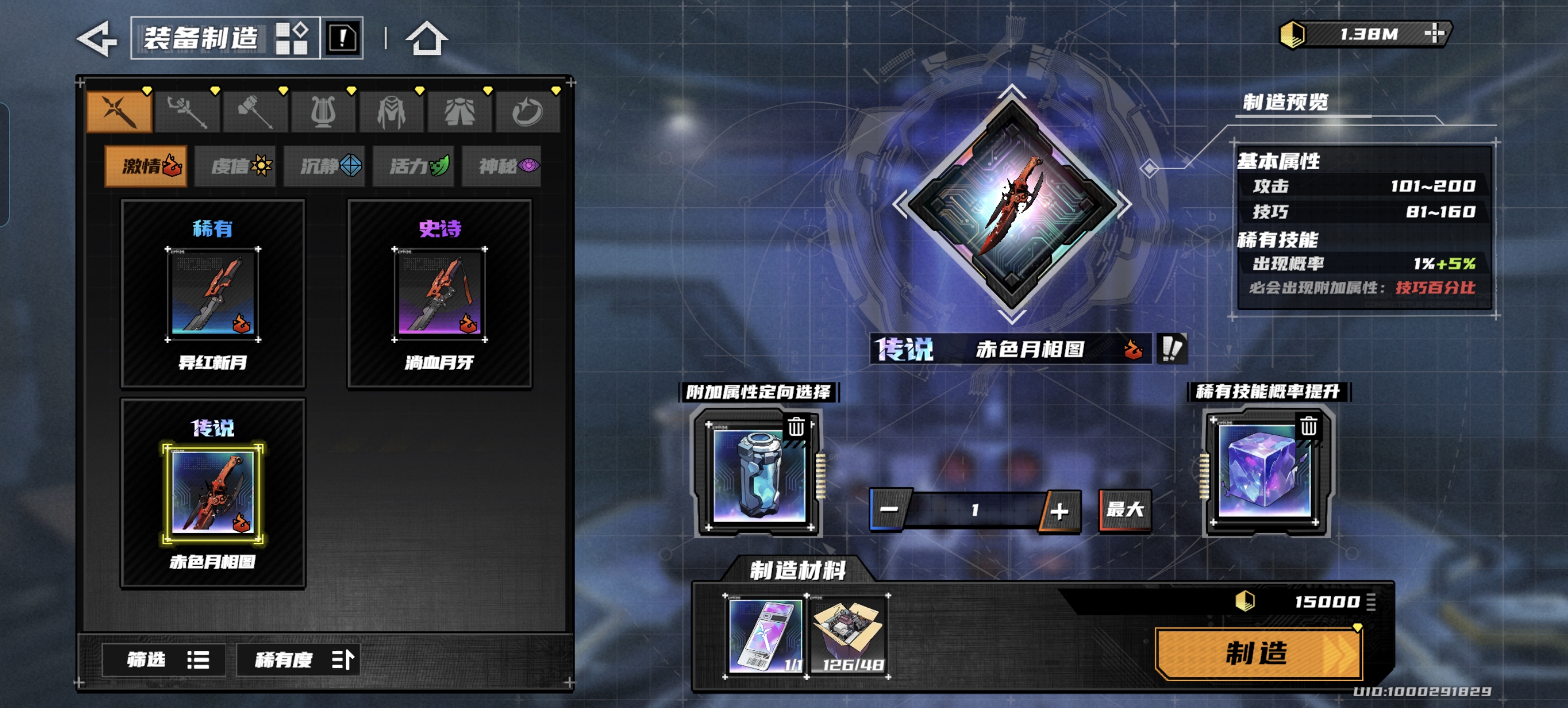The image size is (1568, 708).
Task: Switch to the staff weapon tab
Action: [x=188, y=113]
